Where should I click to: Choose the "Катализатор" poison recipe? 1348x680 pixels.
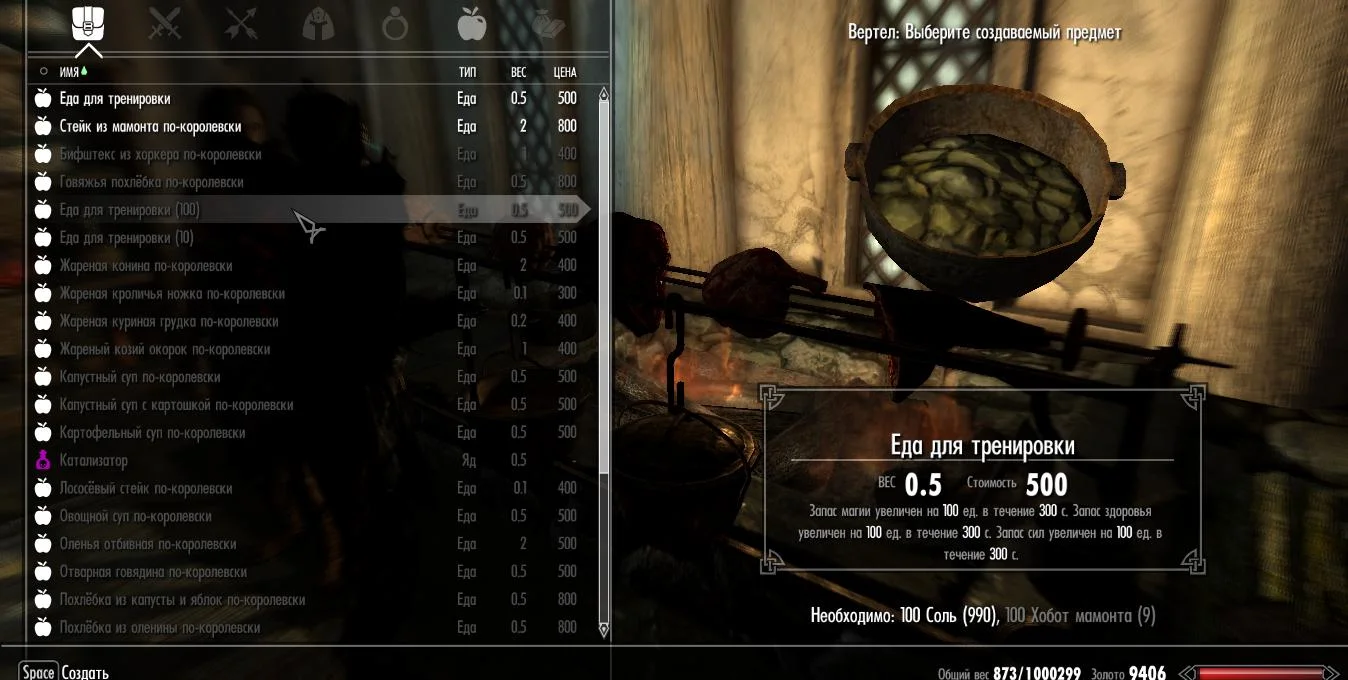point(93,461)
